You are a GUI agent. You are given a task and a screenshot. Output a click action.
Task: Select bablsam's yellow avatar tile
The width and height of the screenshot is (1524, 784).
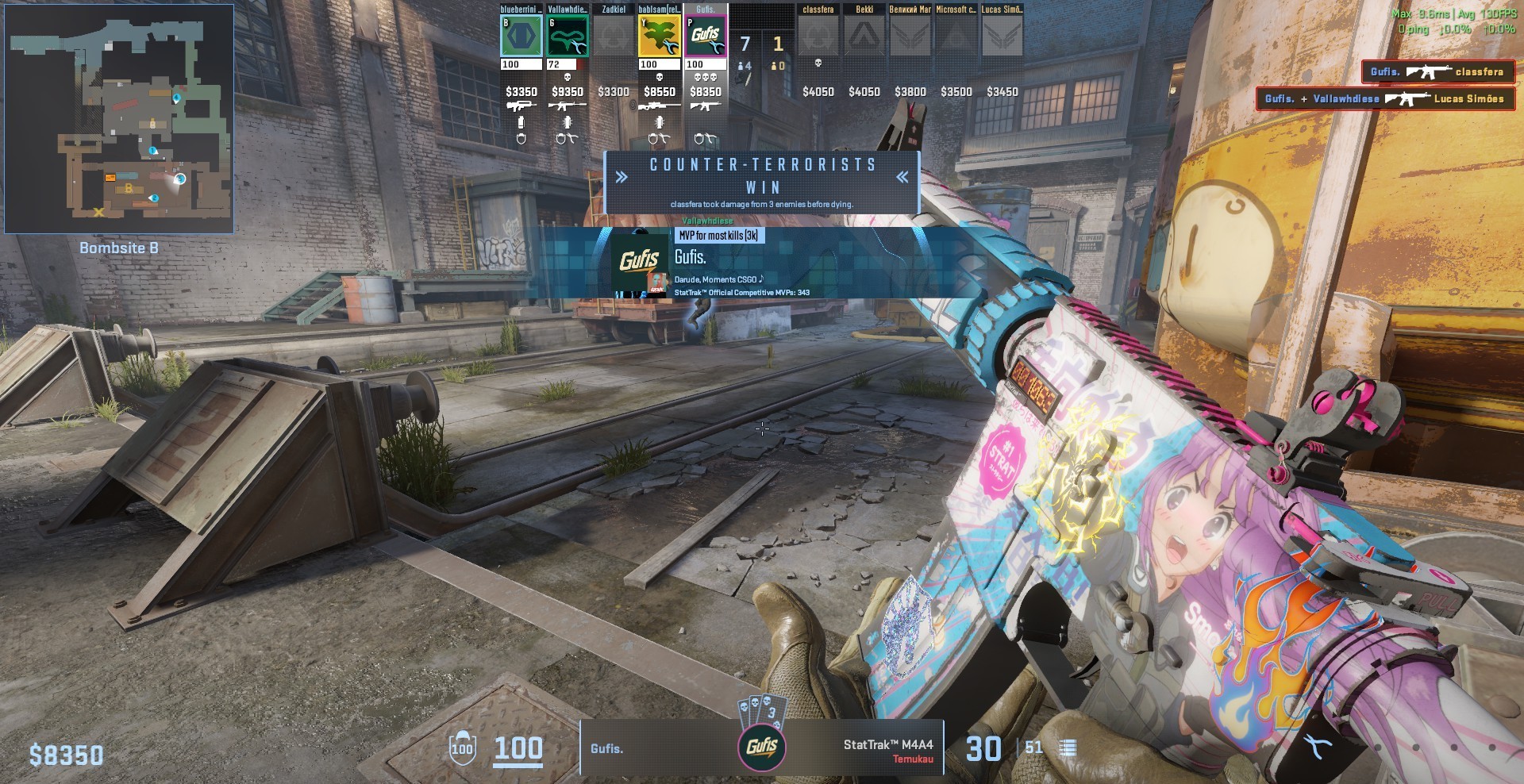[660, 37]
